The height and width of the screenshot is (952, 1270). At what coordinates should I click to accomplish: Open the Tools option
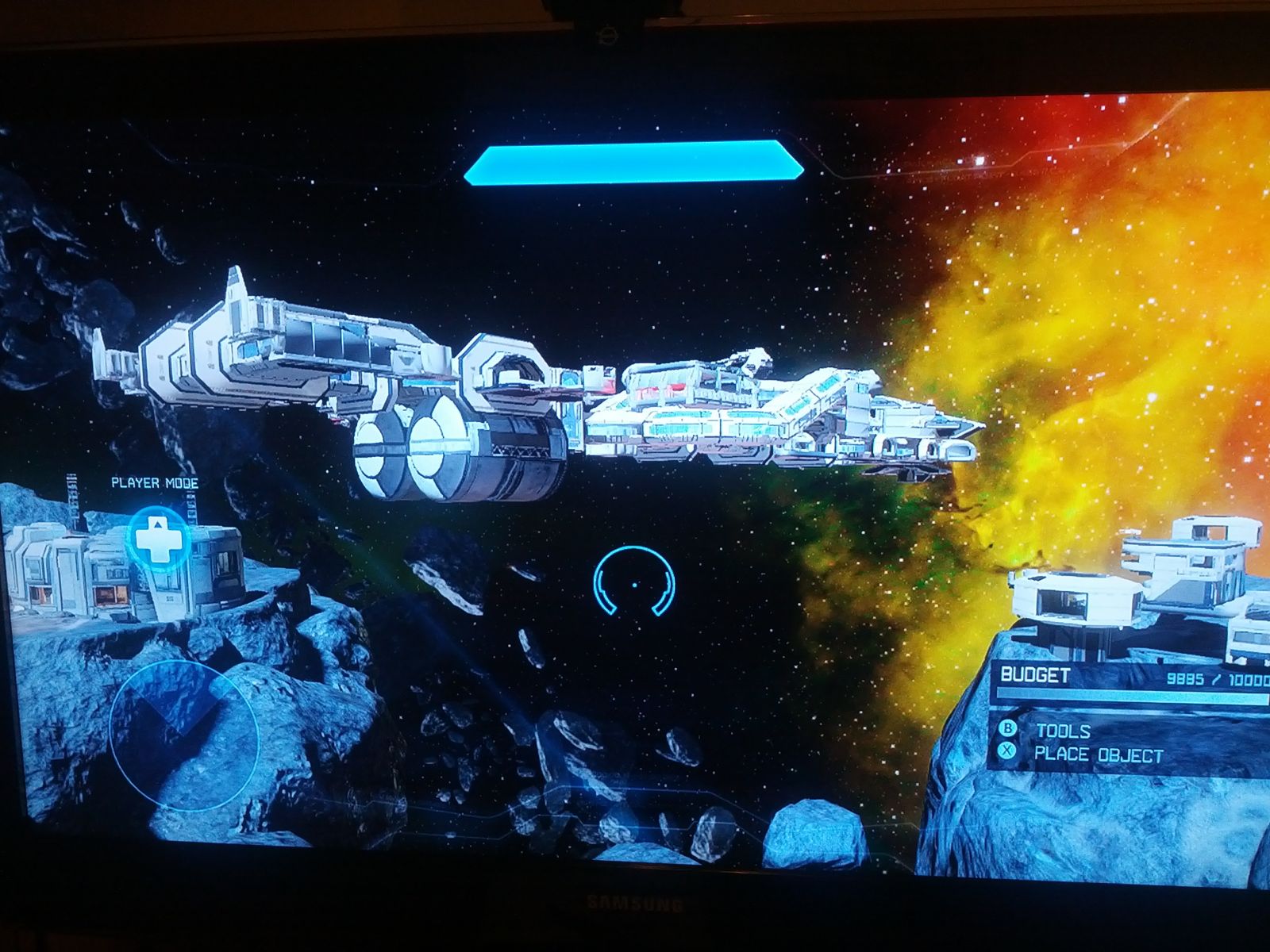point(1062,731)
